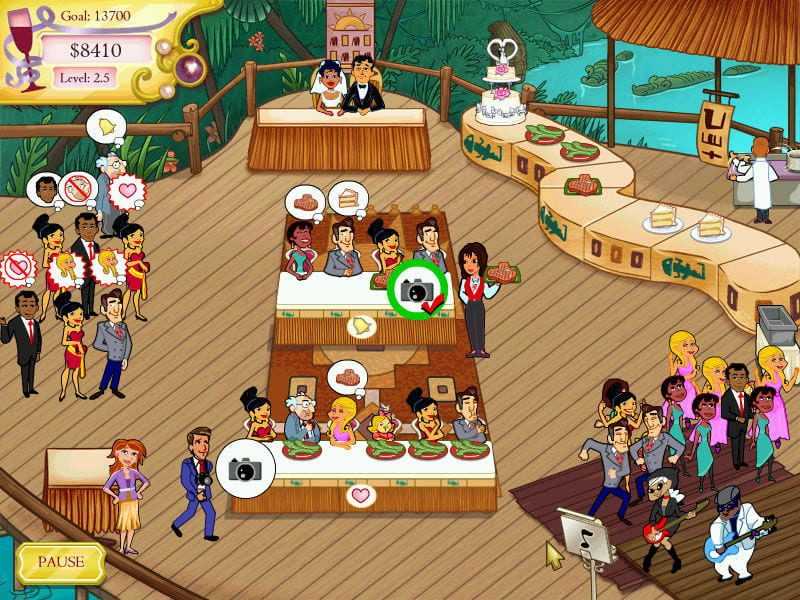Viewport: 800px width, 600px height.
Task: Tap the camera bubble beside the photographer
Action: [x=245, y=467]
